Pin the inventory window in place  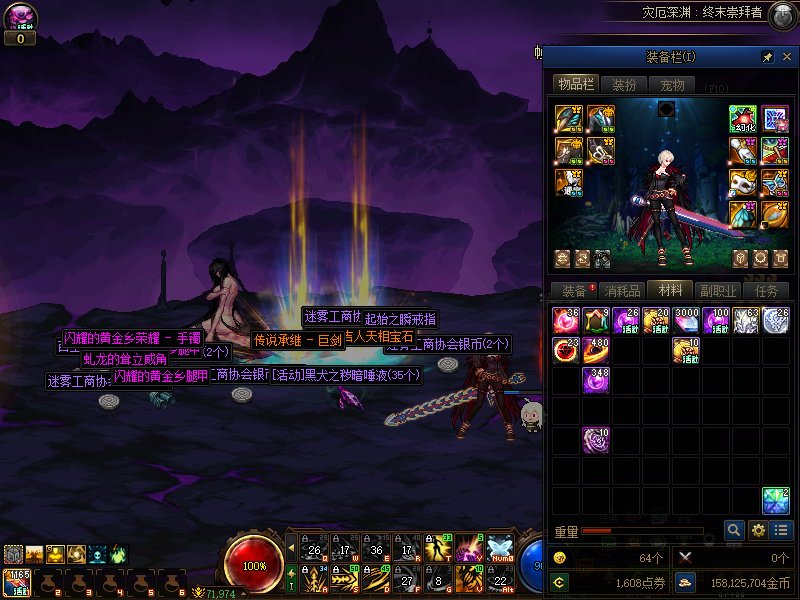click(767, 57)
